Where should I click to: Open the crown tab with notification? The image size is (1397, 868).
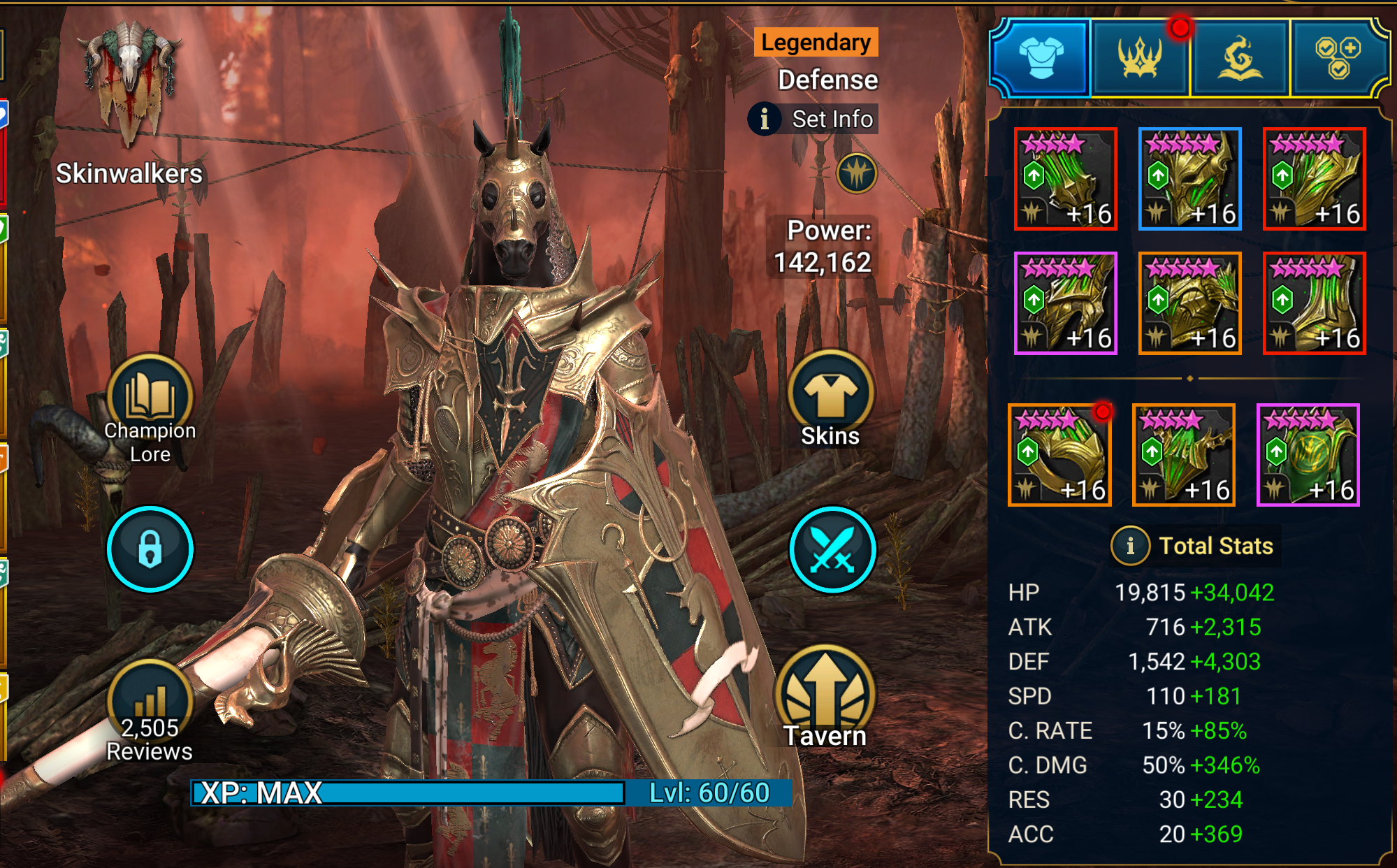pos(1140,58)
